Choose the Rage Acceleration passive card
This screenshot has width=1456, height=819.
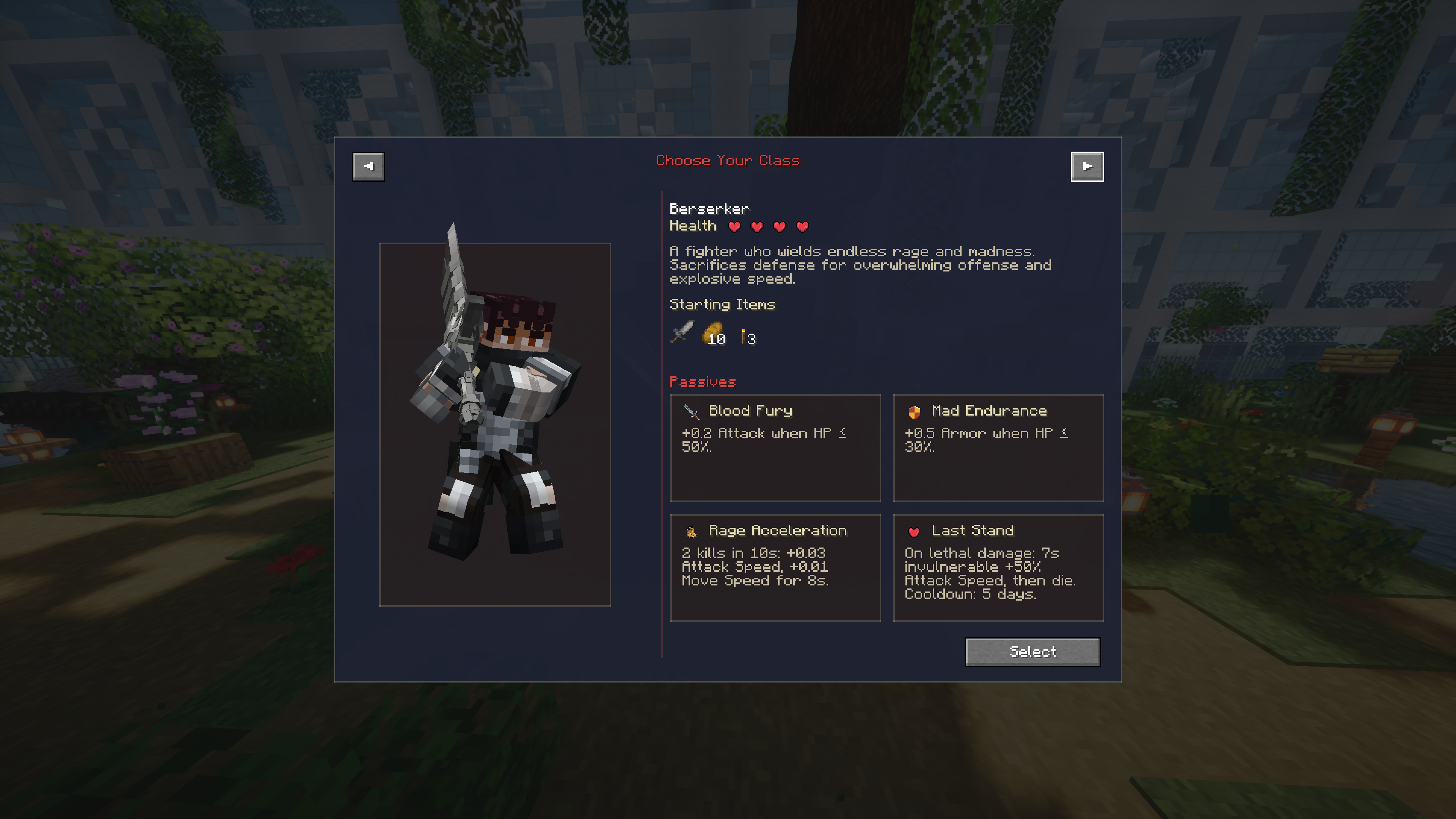coord(775,567)
